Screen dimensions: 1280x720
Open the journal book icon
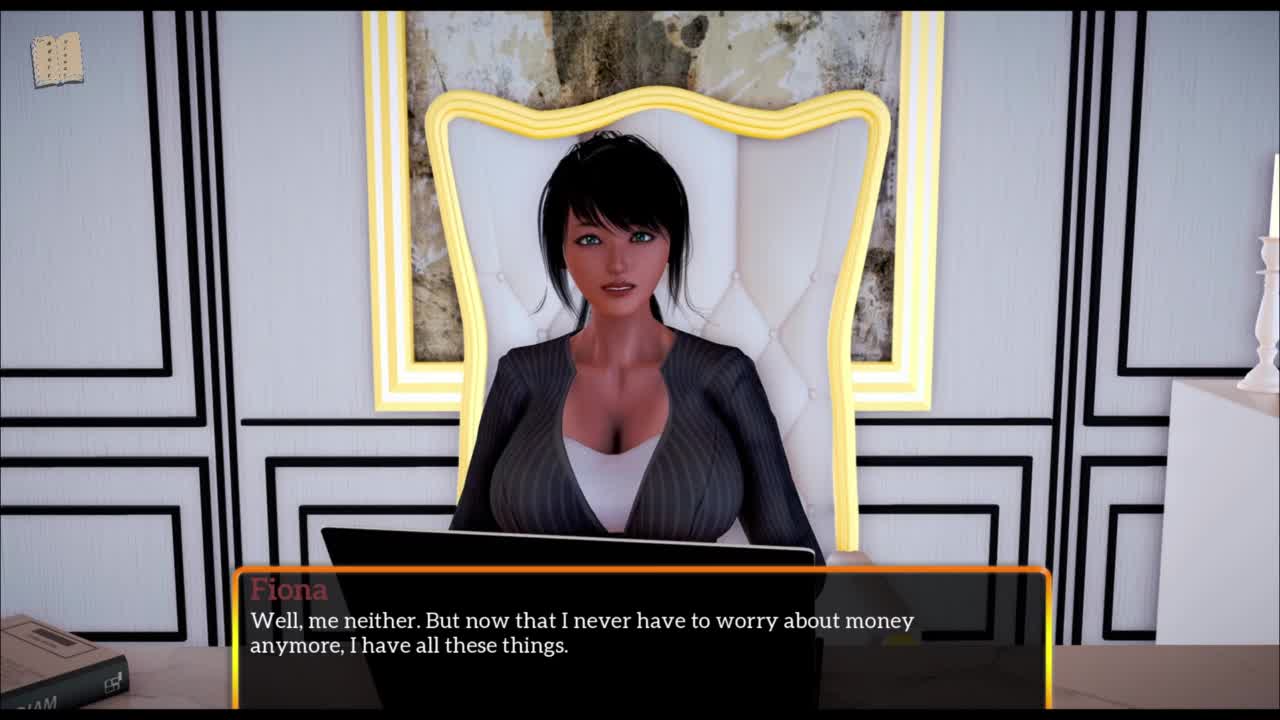(57, 60)
